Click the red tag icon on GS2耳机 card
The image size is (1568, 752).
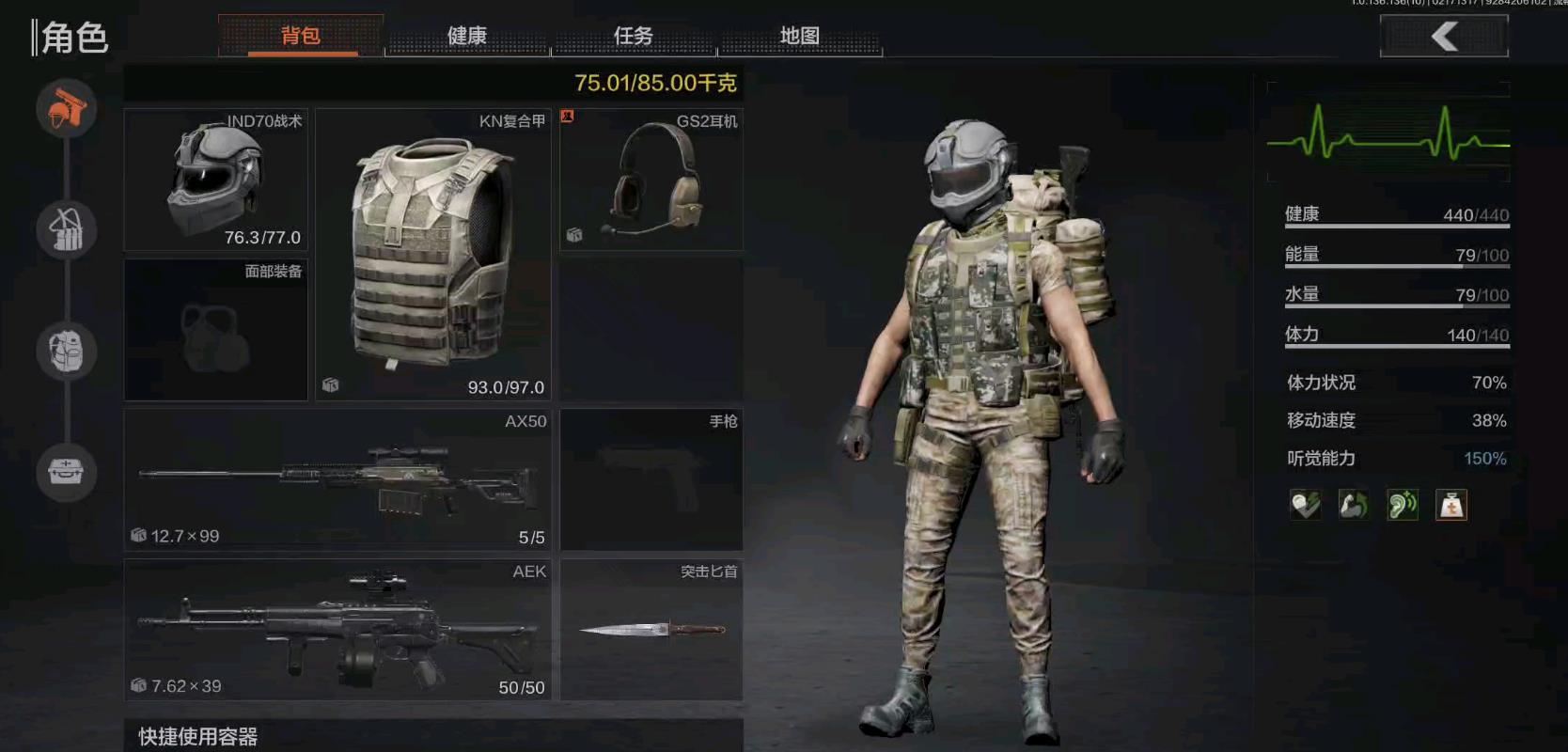click(568, 115)
